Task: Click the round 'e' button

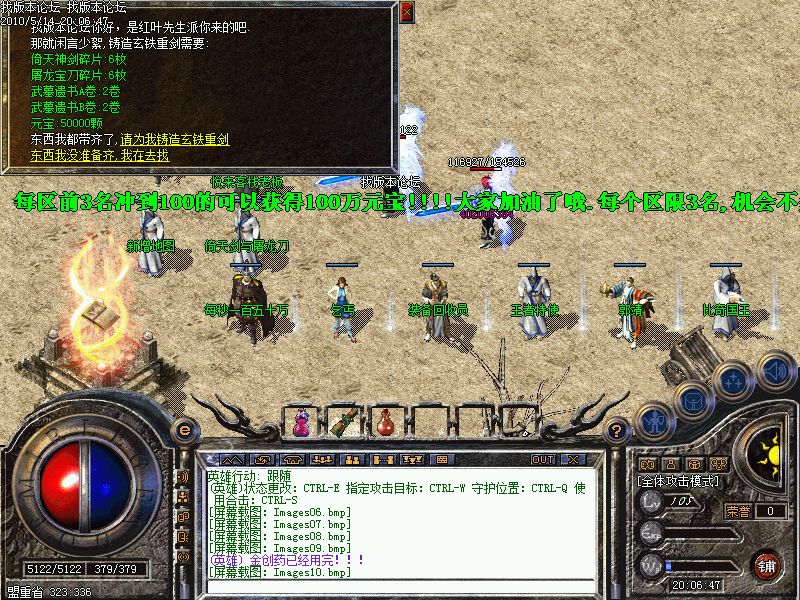Action: [x=183, y=430]
